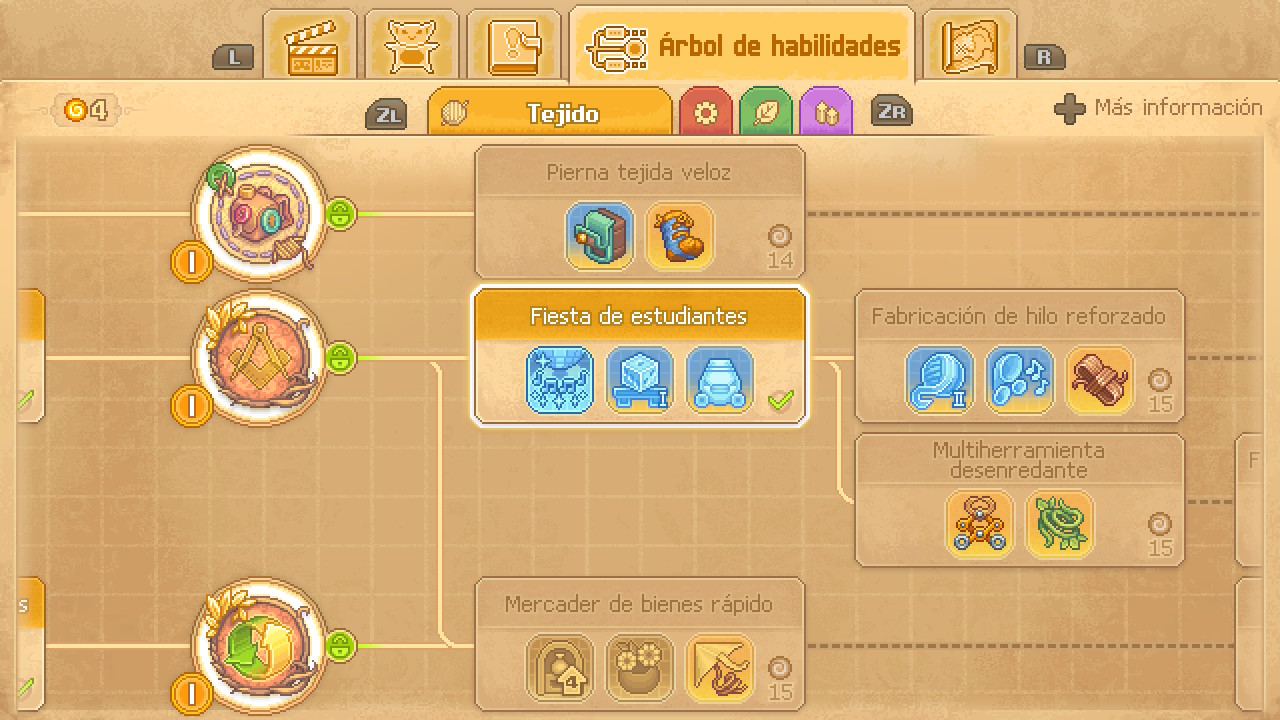Switch to the green leaf skill category
Viewport: 1280px width, 720px height.
click(x=766, y=113)
